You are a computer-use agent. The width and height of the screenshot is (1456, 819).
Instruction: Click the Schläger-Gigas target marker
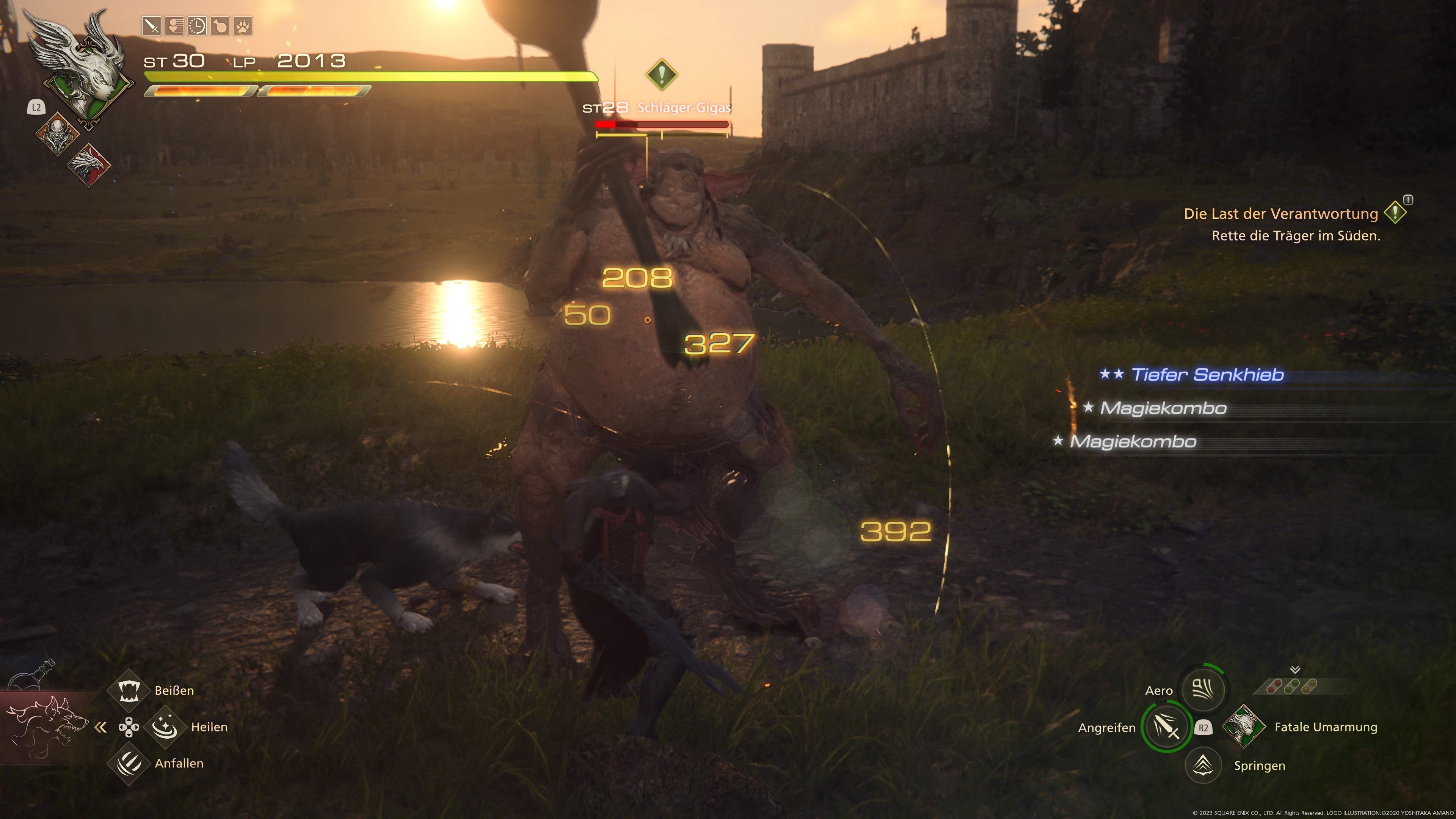pos(661,74)
